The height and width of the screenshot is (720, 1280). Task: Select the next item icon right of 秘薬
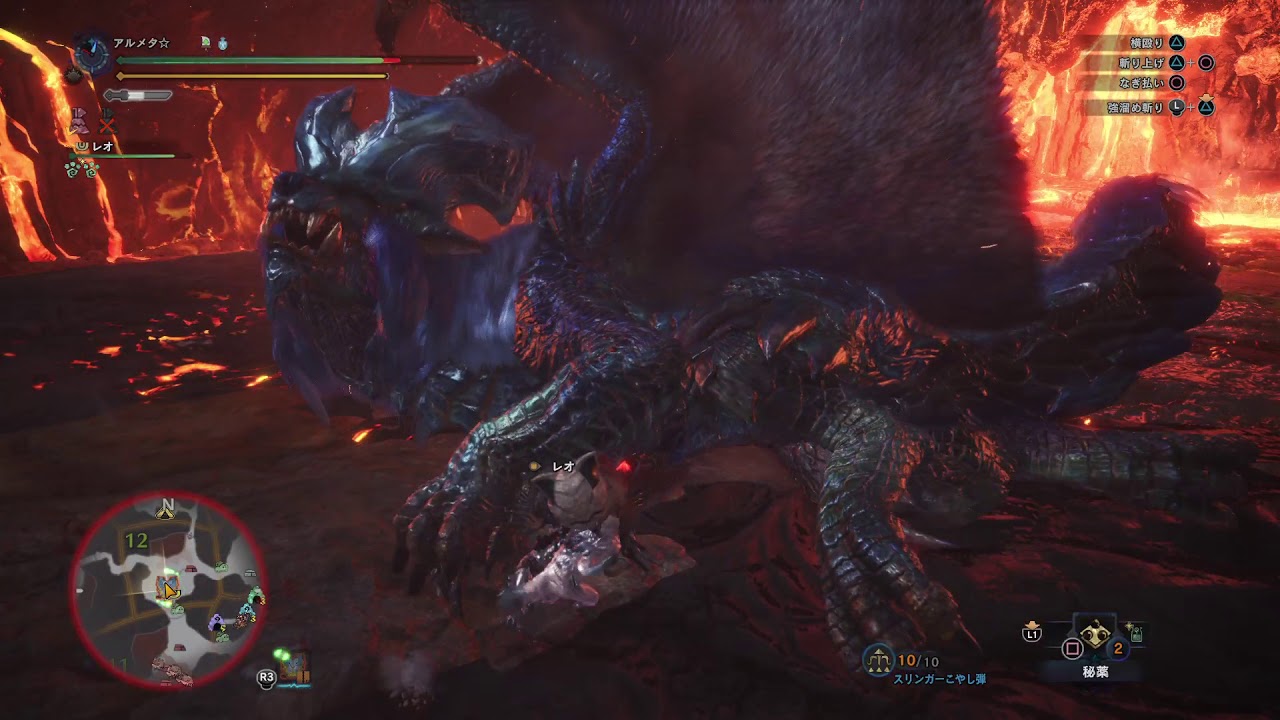pos(1137,631)
